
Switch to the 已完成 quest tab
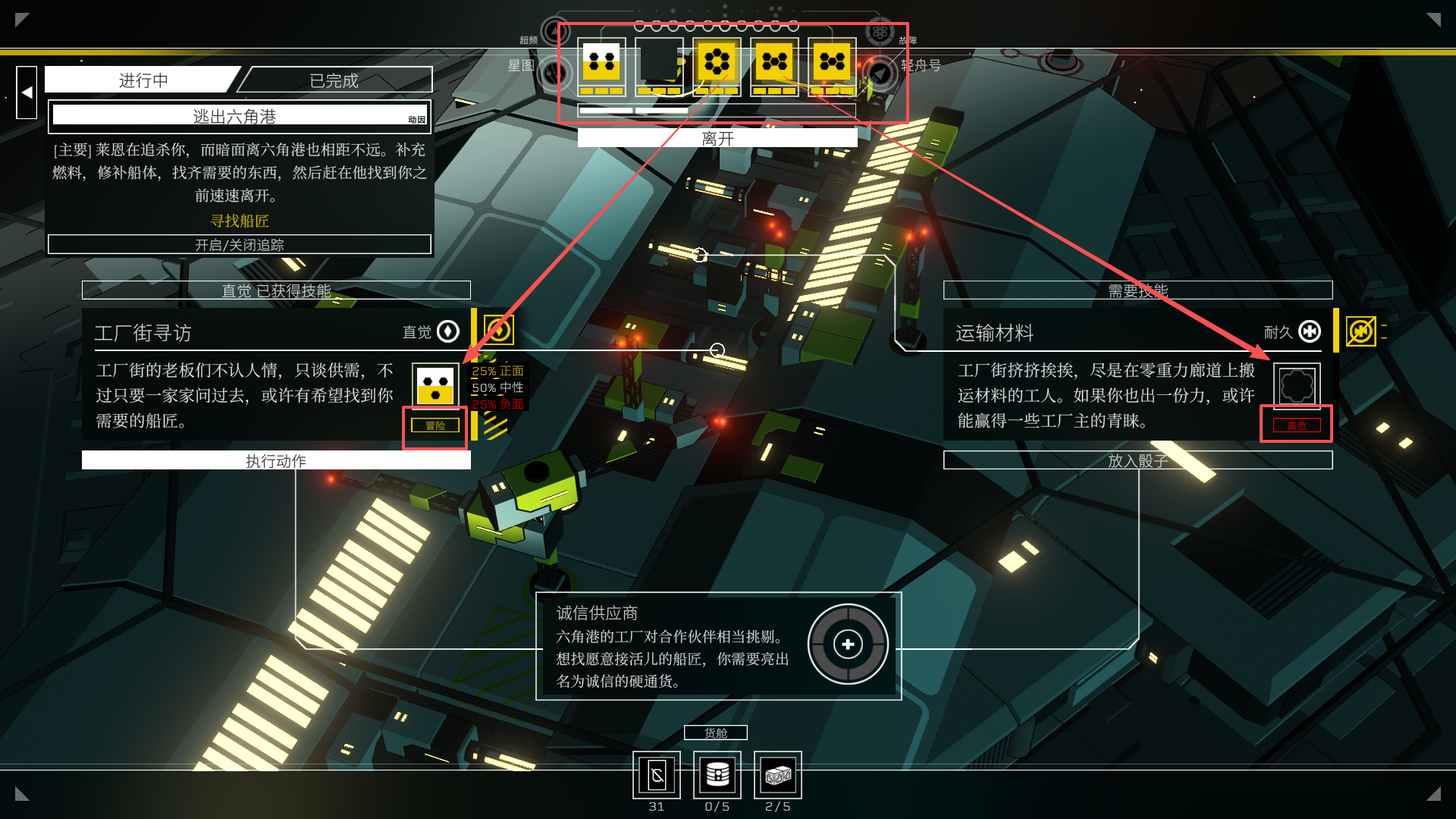tap(334, 80)
